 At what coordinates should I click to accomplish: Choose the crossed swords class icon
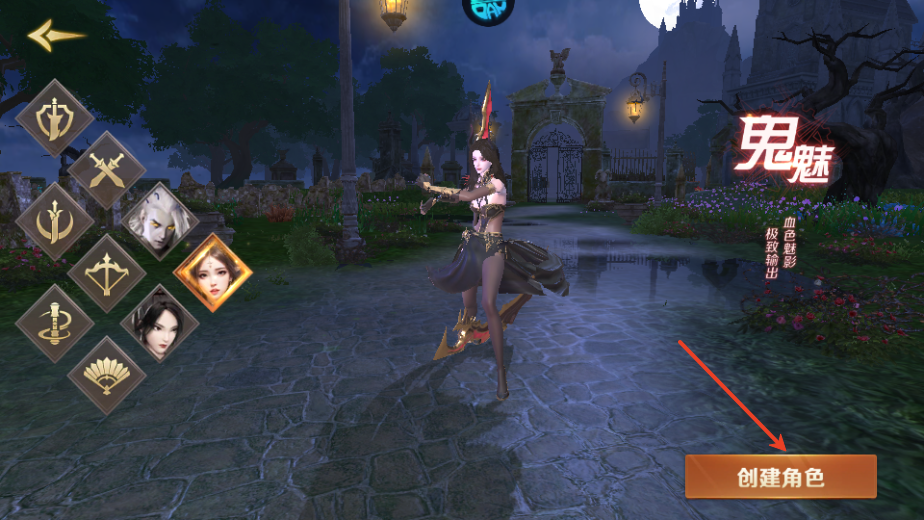click(107, 171)
